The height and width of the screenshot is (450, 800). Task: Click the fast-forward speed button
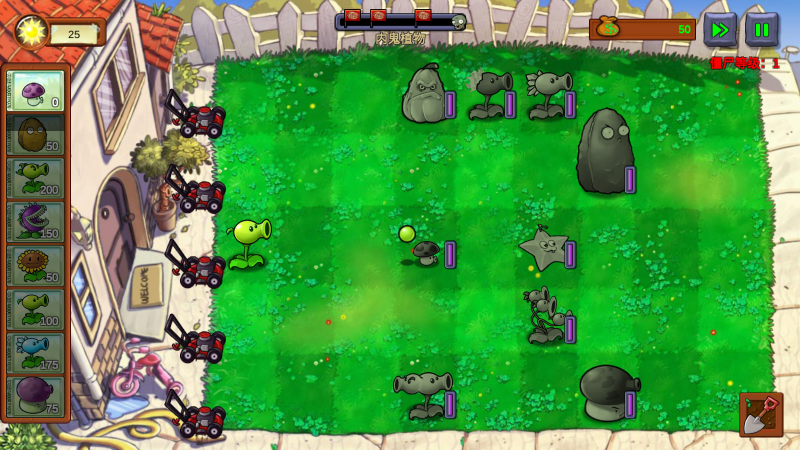[x=720, y=29]
